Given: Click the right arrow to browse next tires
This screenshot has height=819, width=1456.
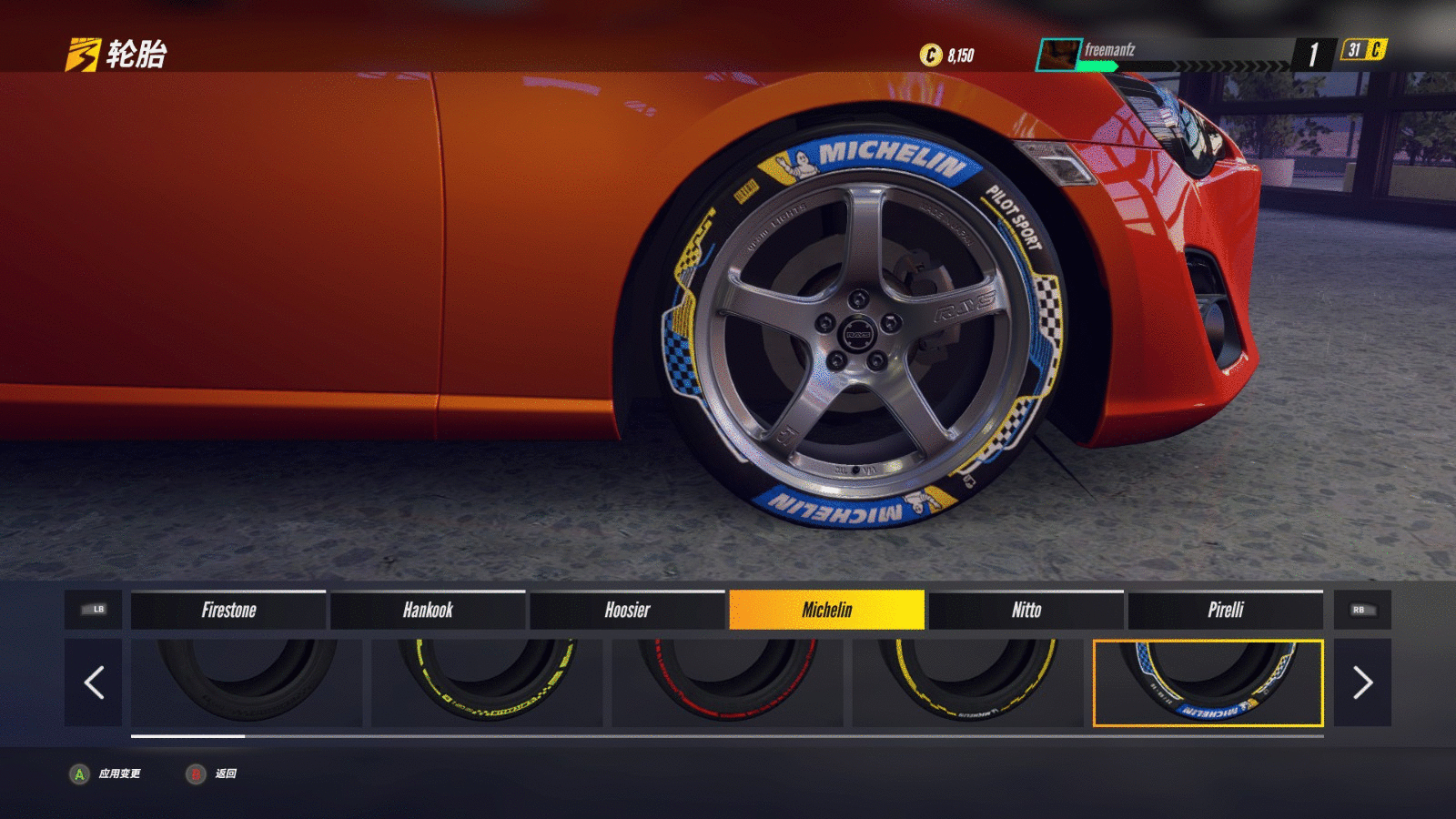Looking at the screenshot, I should 1361,682.
